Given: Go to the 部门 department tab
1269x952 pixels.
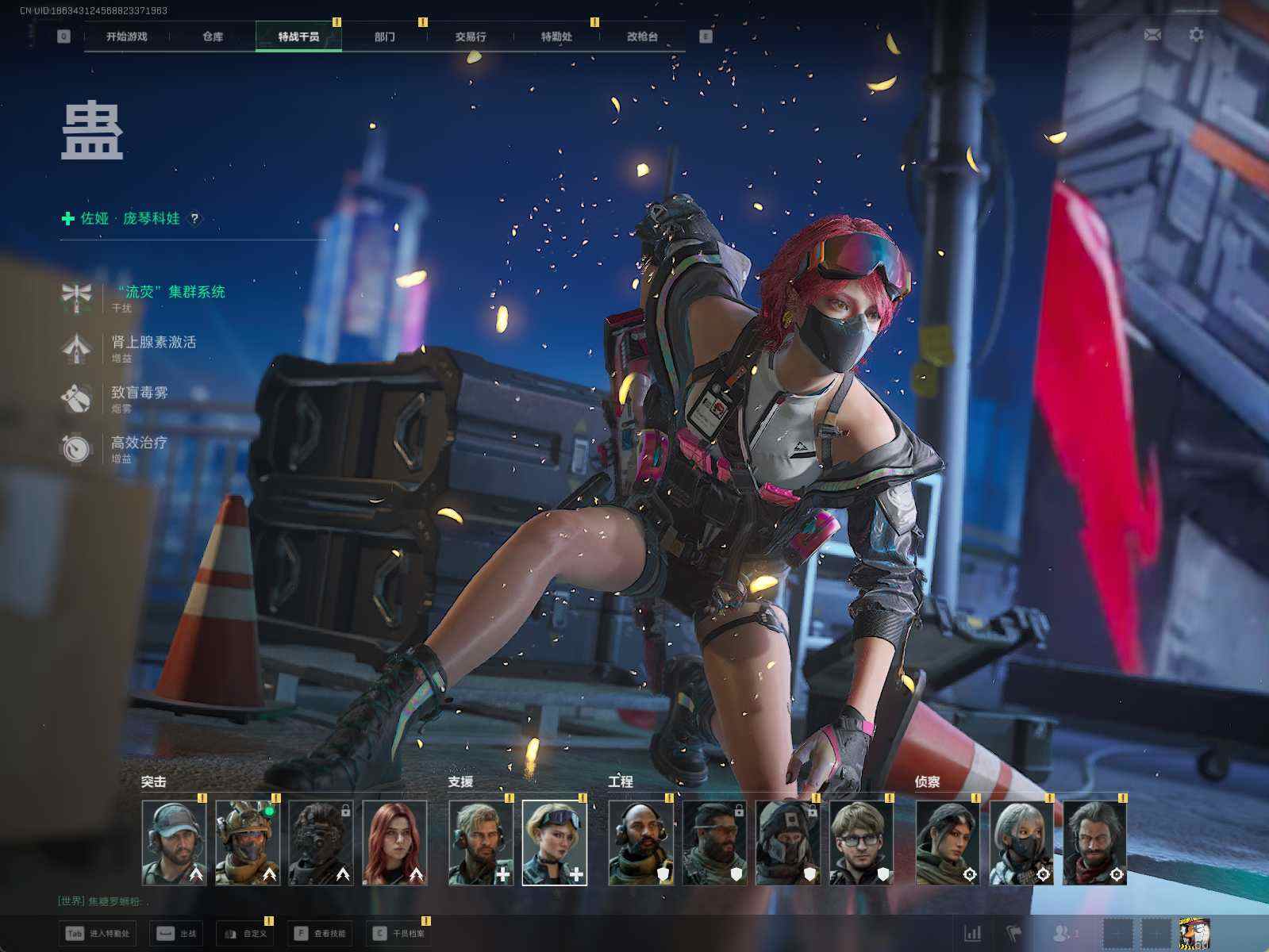Looking at the screenshot, I should click(385, 36).
